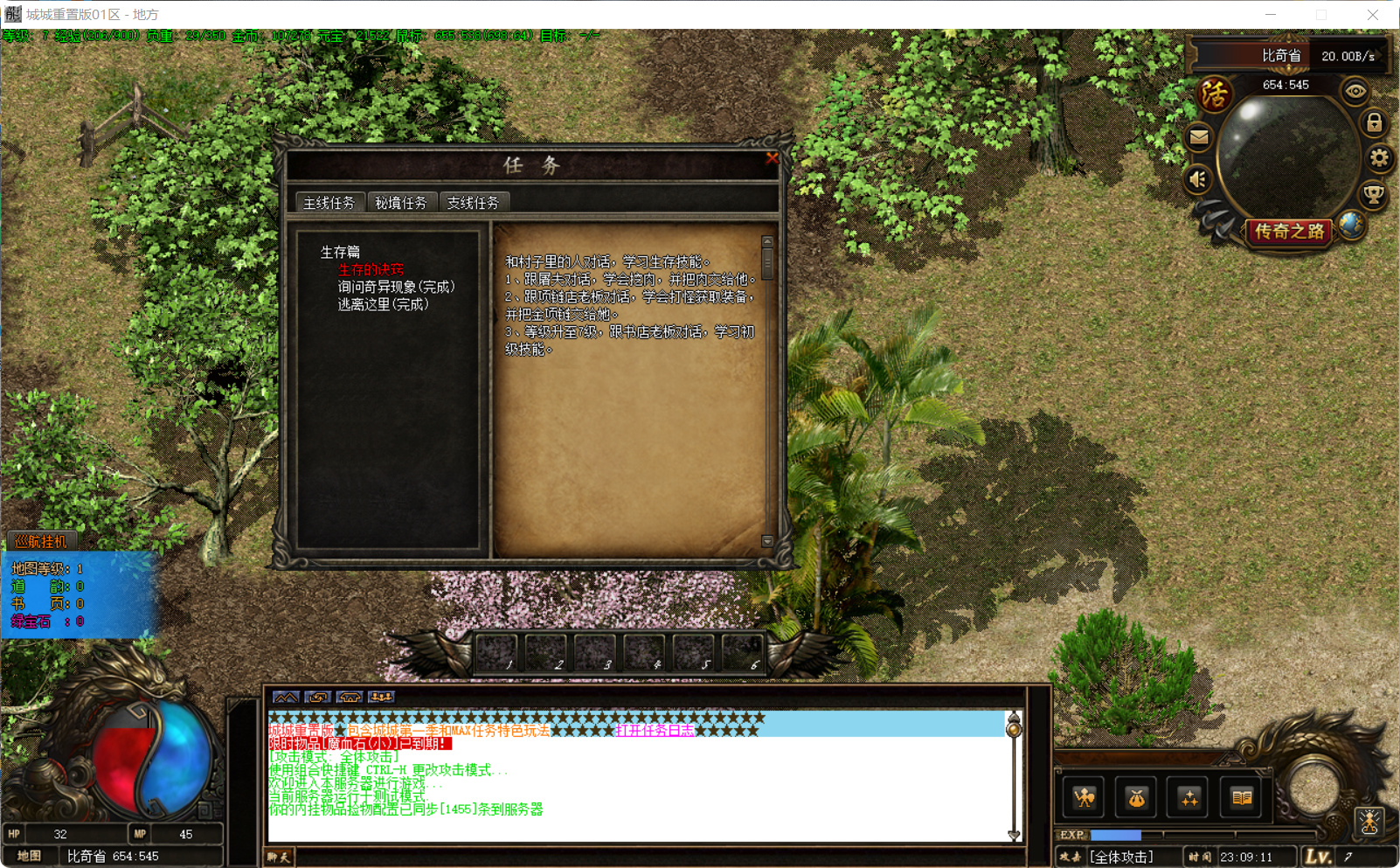1400x868 pixels.
Task: Open the settings gear icon beside minimap
Action: click(1381, 157)
